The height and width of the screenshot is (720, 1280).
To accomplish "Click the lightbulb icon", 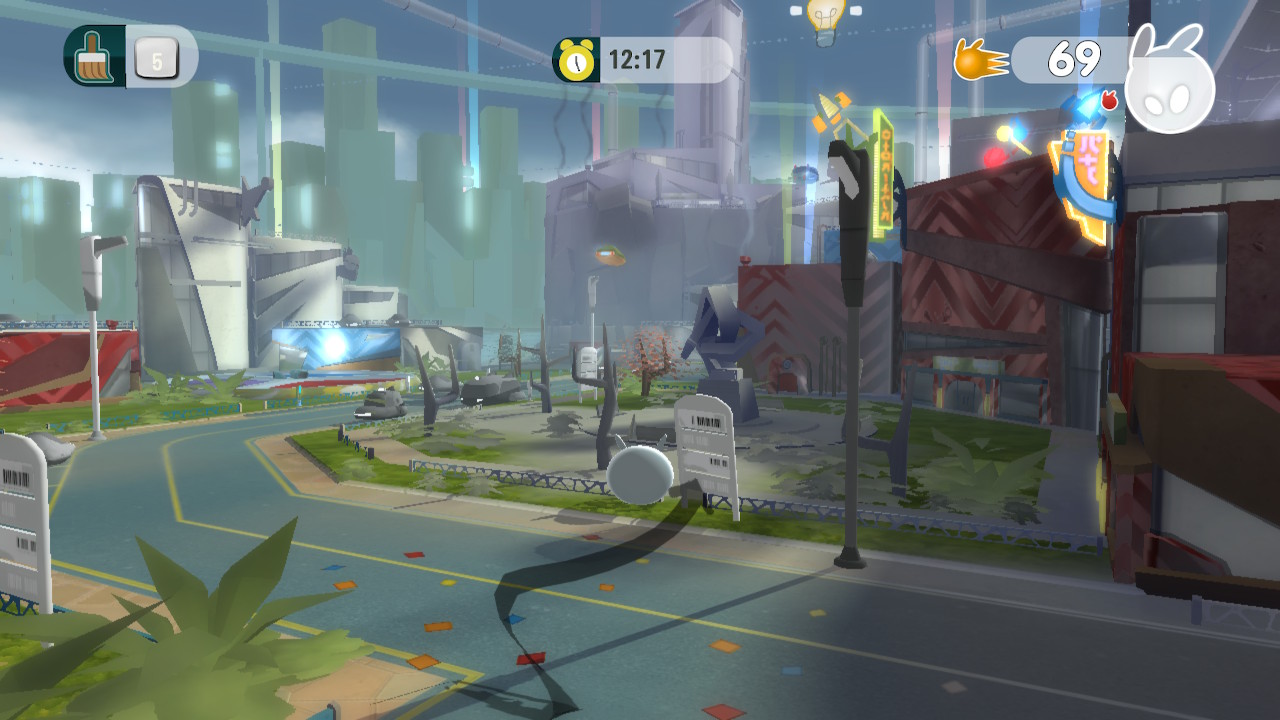I will 825,18.
